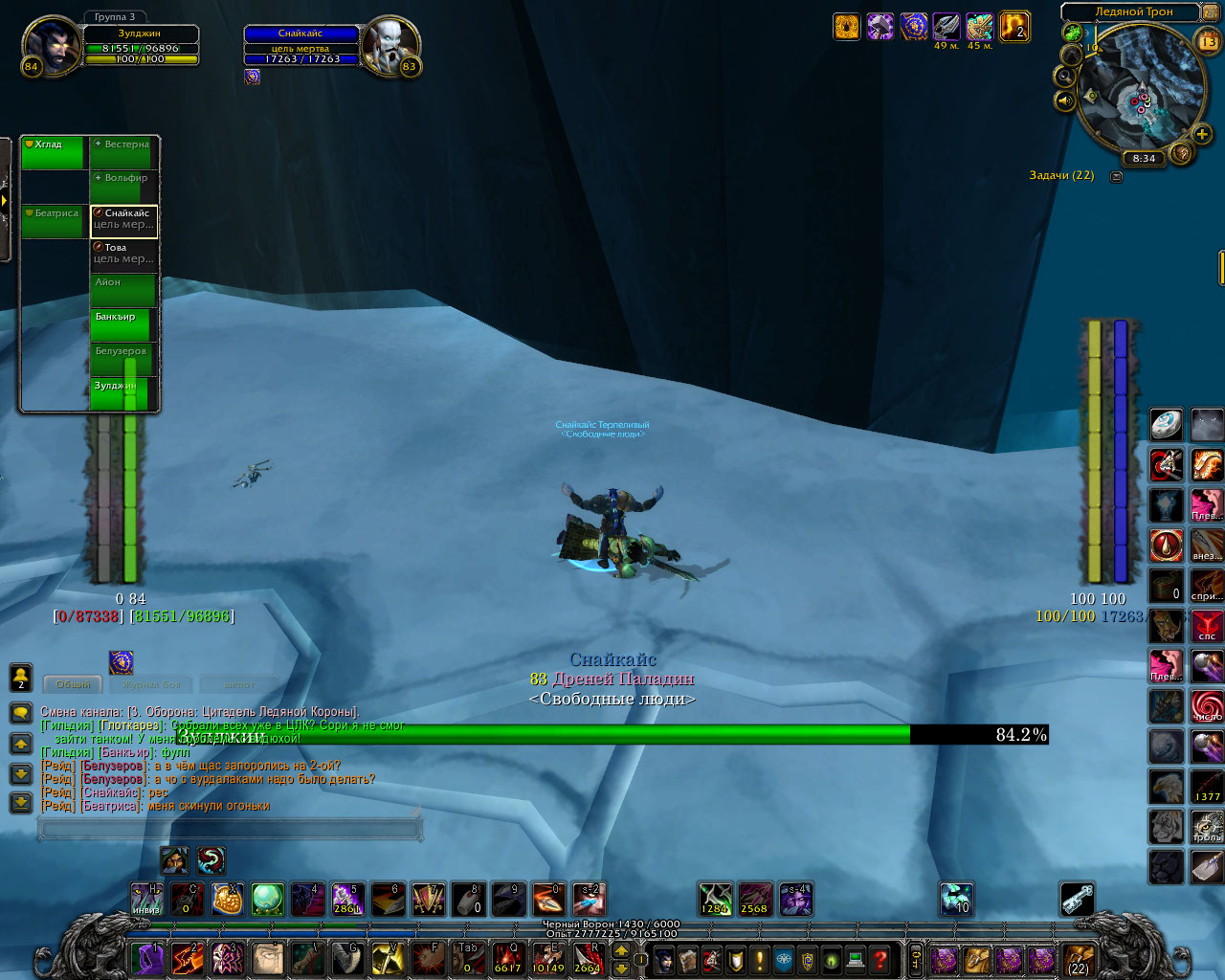
Task: Use the action slot showing 6617
Action: 507,957
